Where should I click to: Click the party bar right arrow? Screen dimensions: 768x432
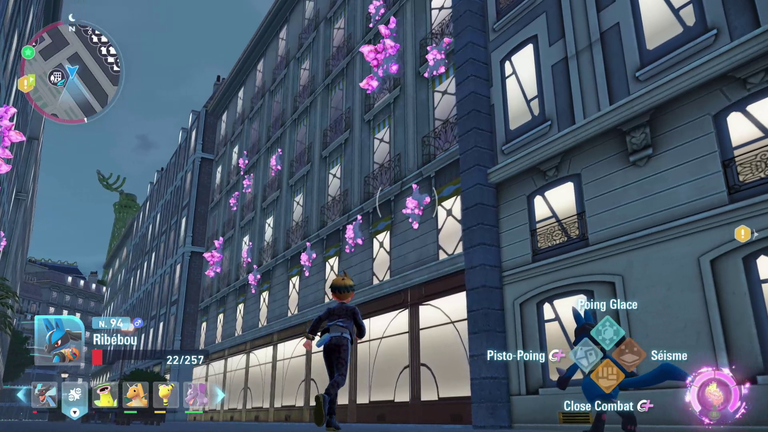[x=219, y=395]
